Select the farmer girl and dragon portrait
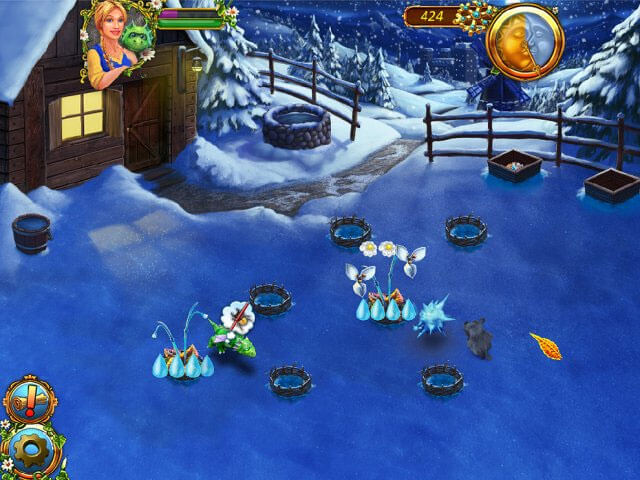This screenshot has width=640, height=480. (x=120, y=42)
